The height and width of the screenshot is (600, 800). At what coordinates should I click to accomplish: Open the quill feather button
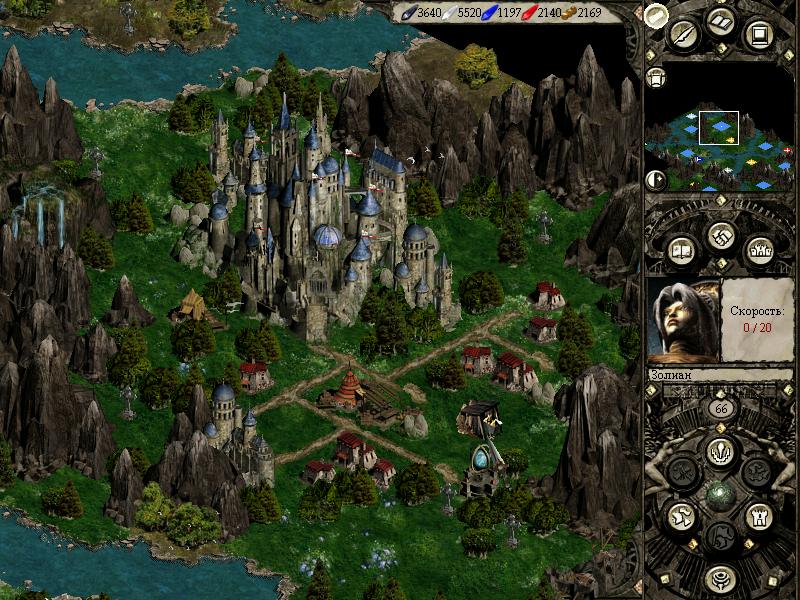pyautogui.click(x=684, y=35)
